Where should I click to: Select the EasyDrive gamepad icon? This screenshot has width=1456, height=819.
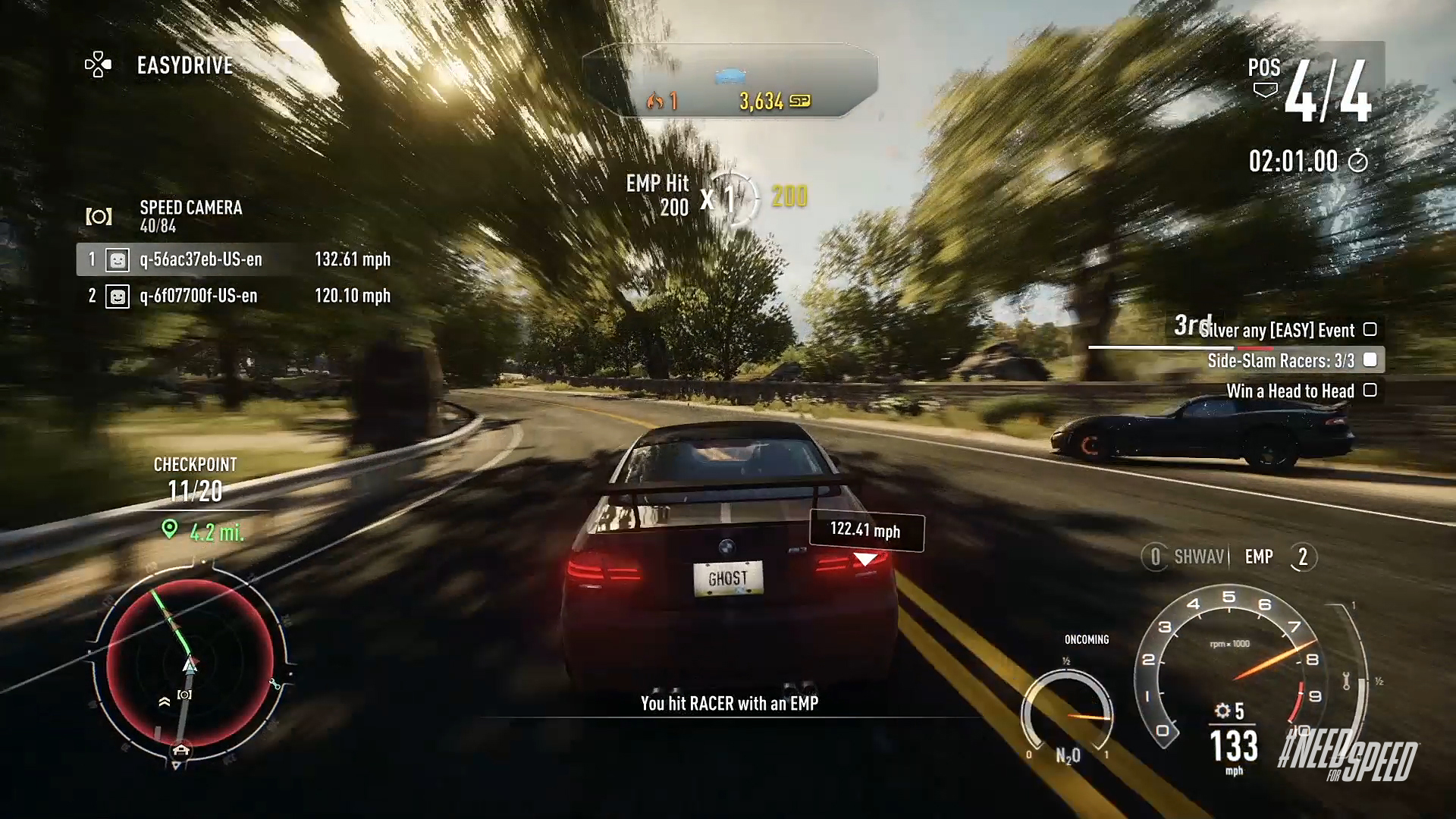97,65
